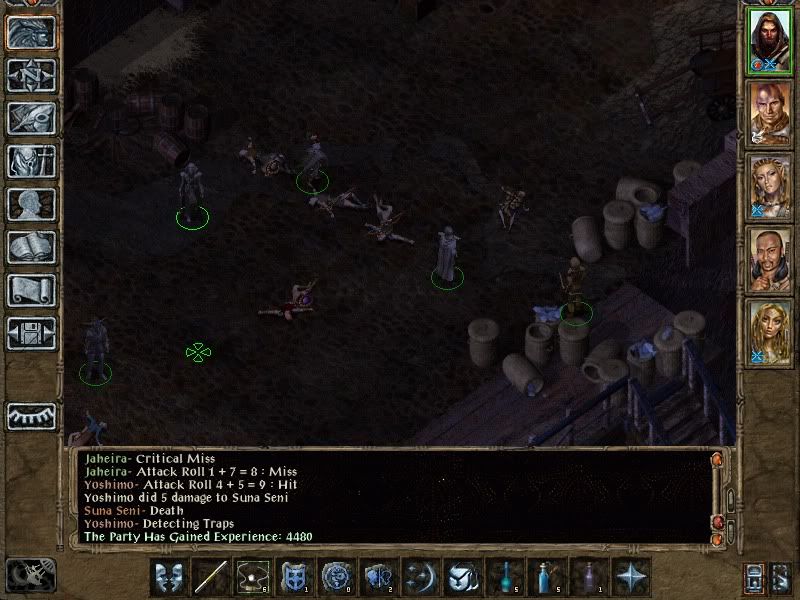Image resolution: width=800 pixels, height=600 pixels.
Task: Select the bald tattooed warrior portrait
Action: click(x=770, y=114)
